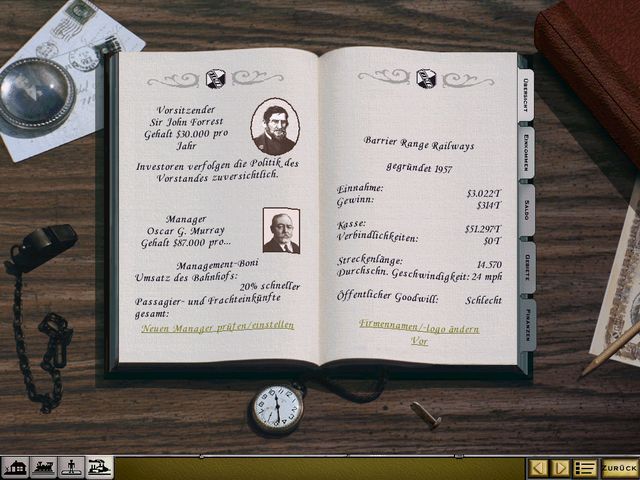Choose 'Firmennamen/-logo ändern'
Viewport: 640px width, 480px height.
419,328
